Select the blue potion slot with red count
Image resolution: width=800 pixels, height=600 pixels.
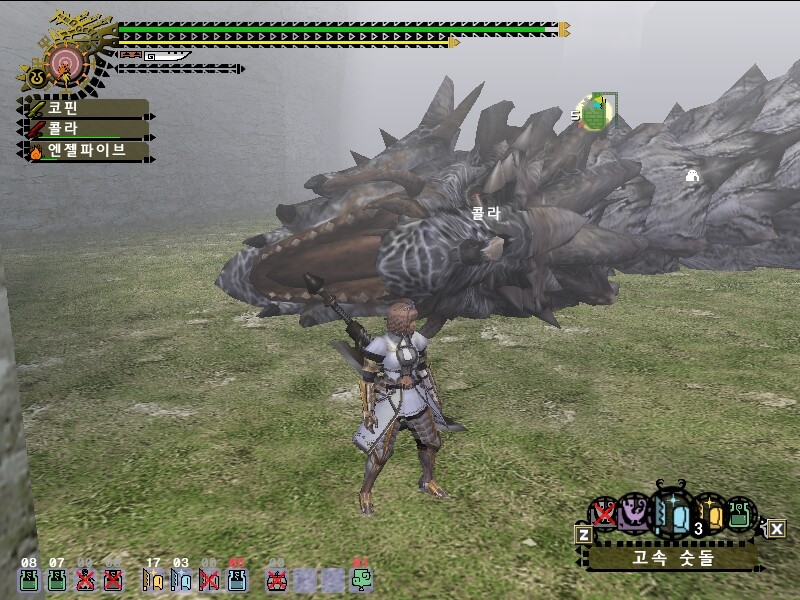(x=237, y=579)
